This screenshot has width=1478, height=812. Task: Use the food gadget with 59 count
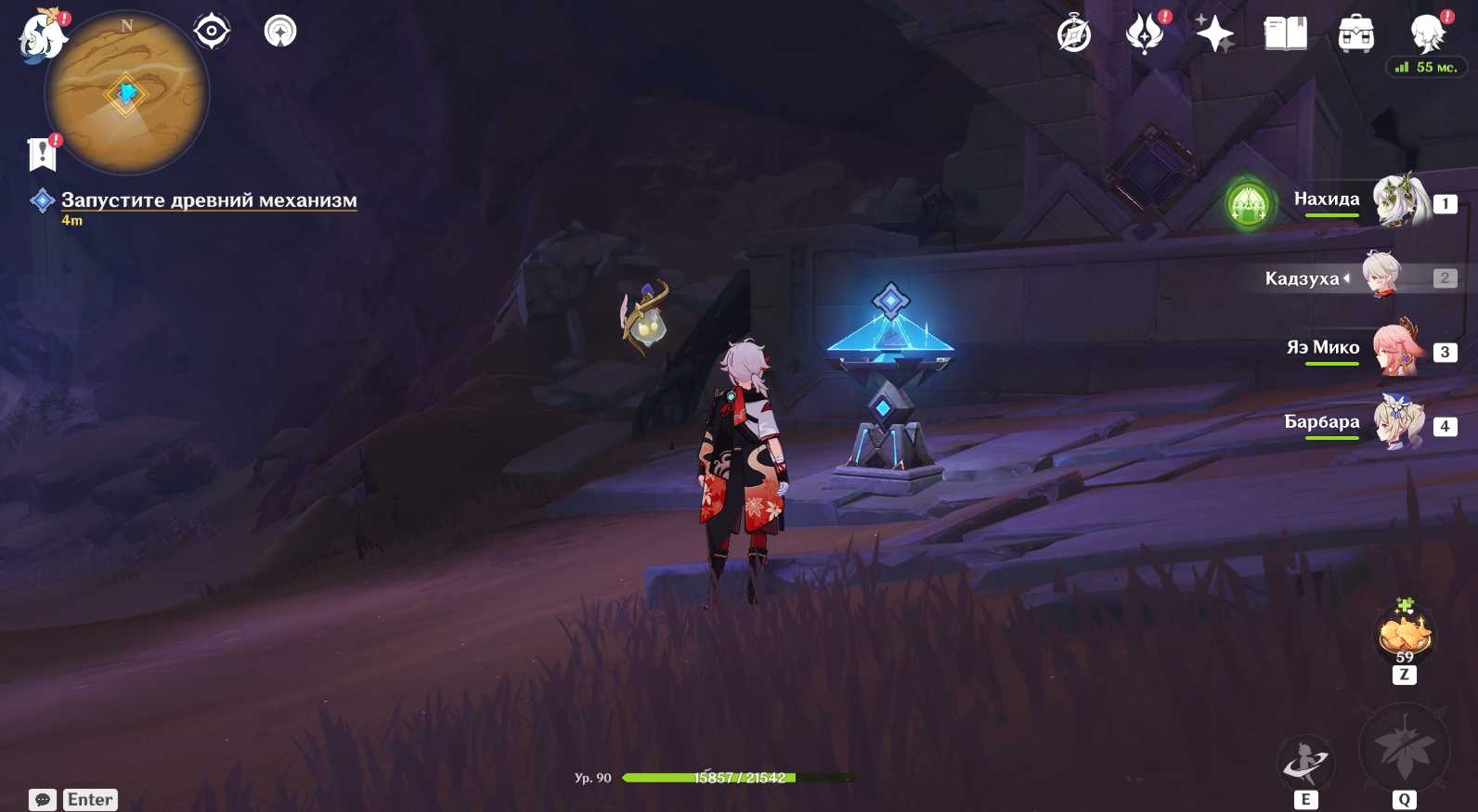pos(1405,635)
